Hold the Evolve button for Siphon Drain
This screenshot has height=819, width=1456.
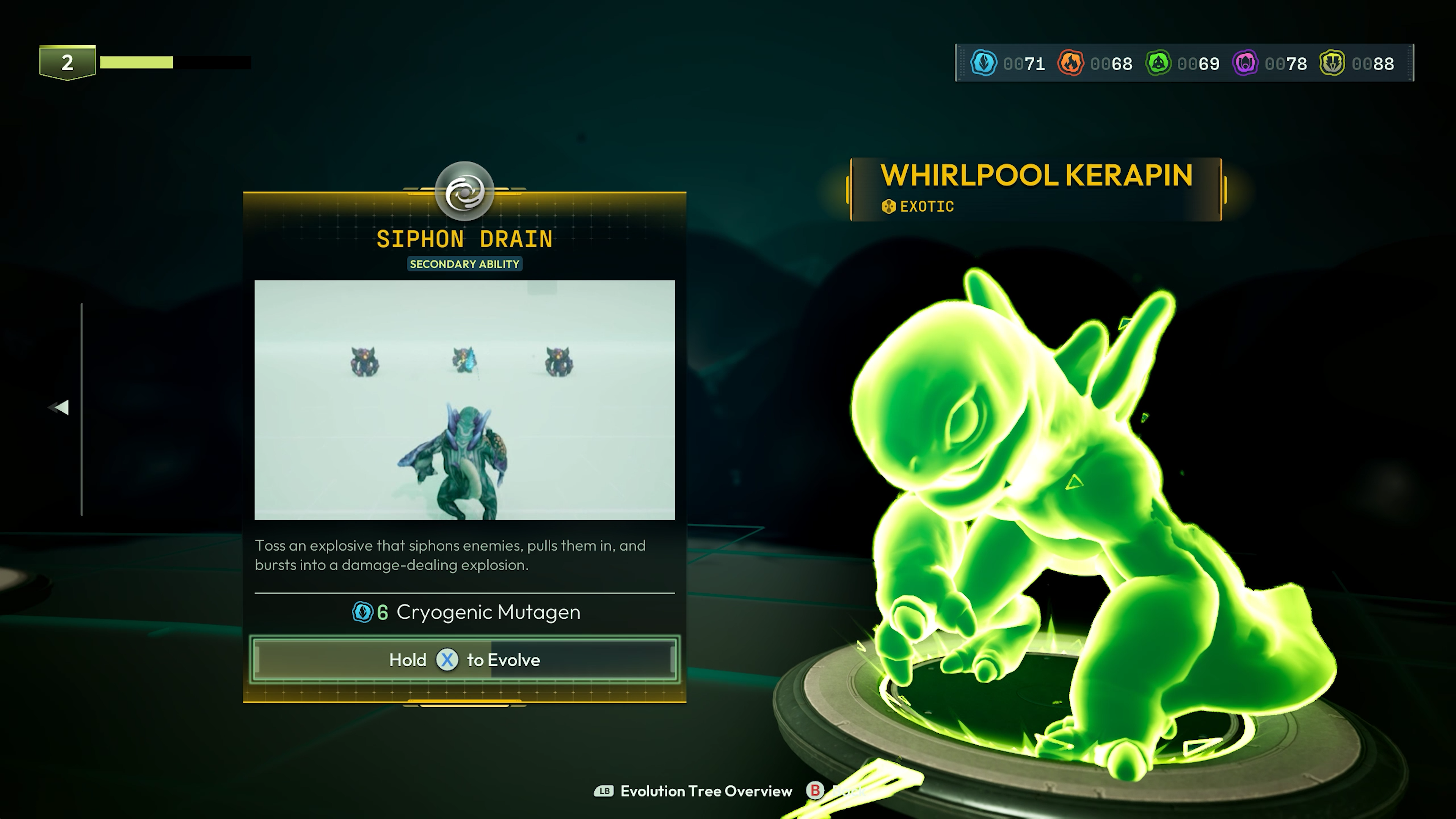[464, 660]
